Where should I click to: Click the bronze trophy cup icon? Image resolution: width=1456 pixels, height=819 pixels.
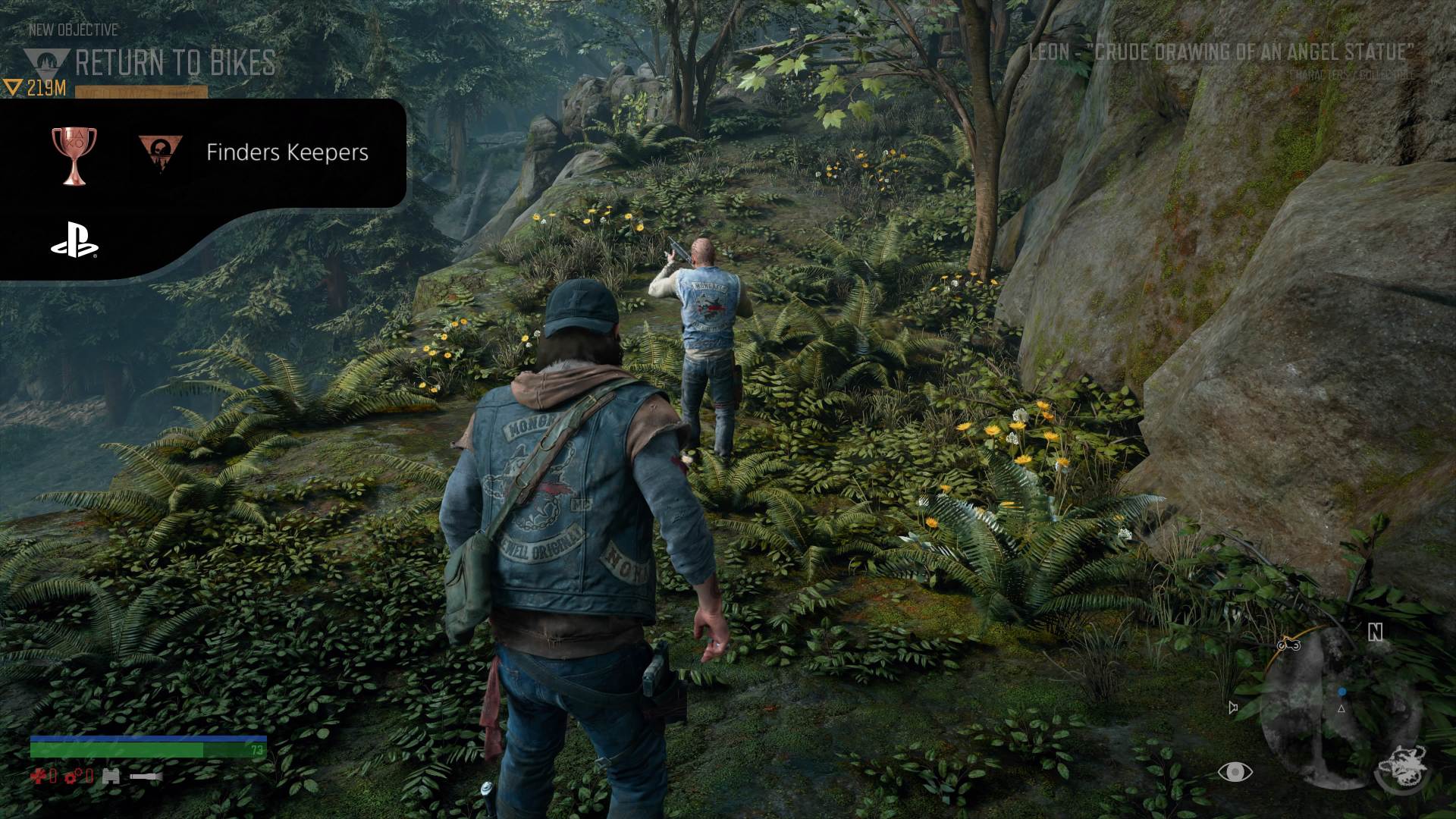(74, 155)
